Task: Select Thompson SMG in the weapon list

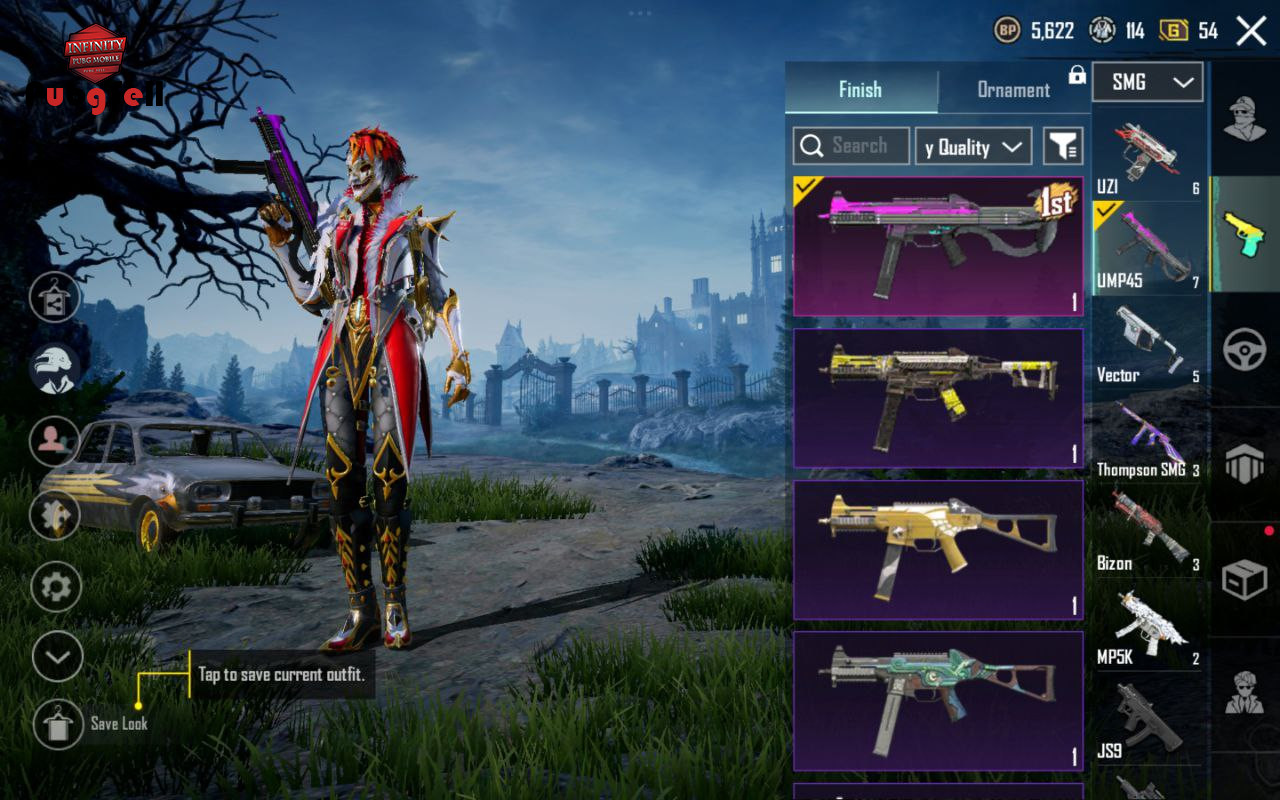Action: [1147, 440]
